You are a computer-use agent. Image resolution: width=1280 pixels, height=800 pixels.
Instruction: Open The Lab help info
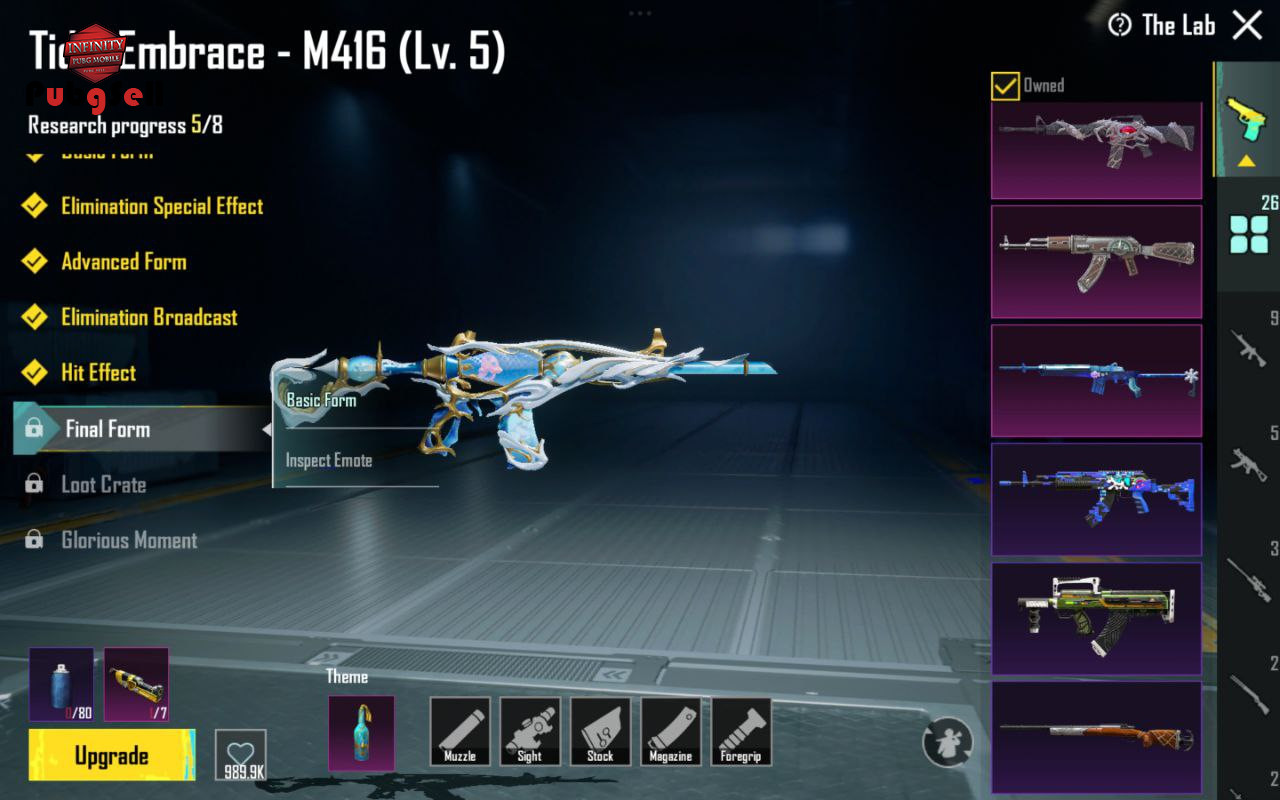(1120, 25)
